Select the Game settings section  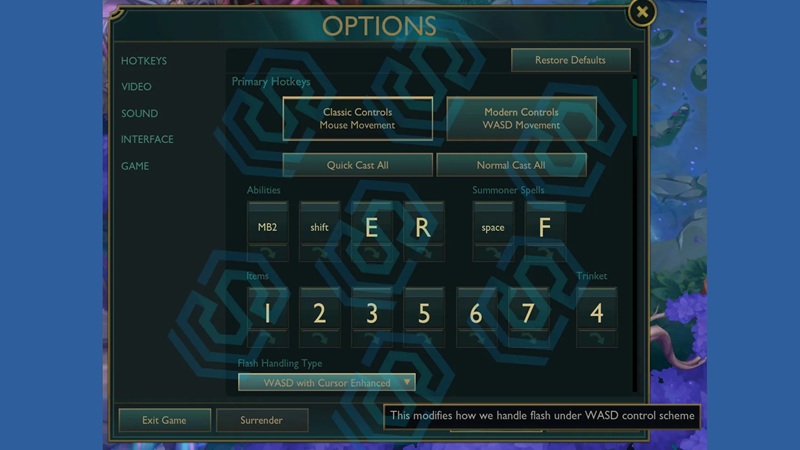(x=135, y=166)
